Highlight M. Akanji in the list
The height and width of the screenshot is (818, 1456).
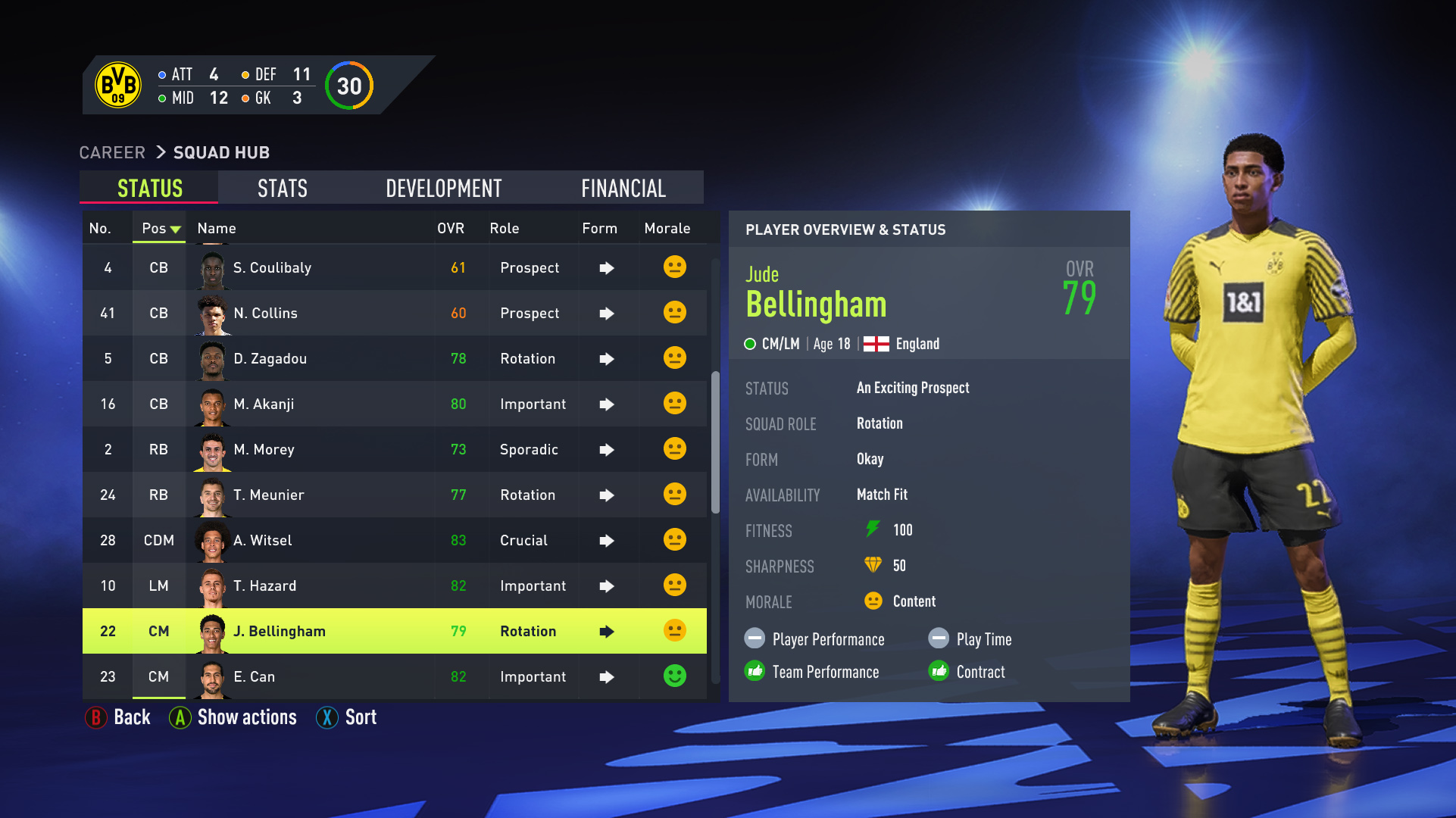[x=394, y=404]
